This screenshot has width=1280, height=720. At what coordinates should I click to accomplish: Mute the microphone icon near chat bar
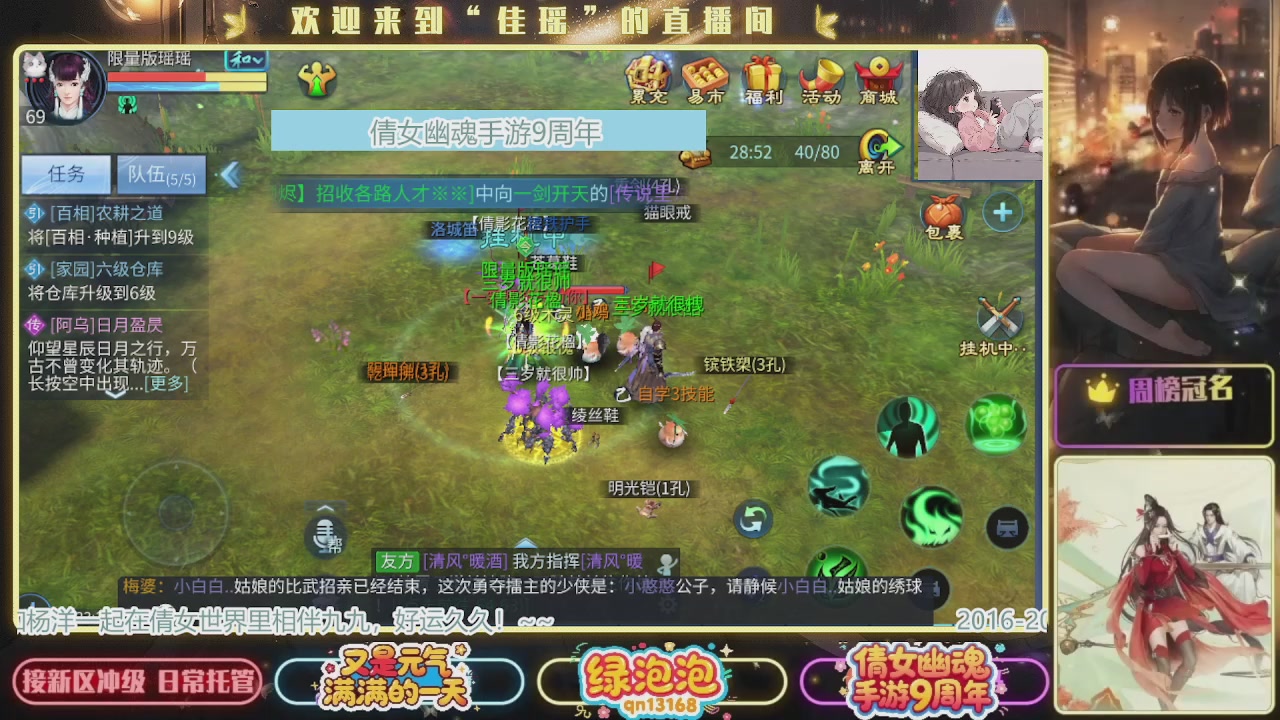(324, 537)
